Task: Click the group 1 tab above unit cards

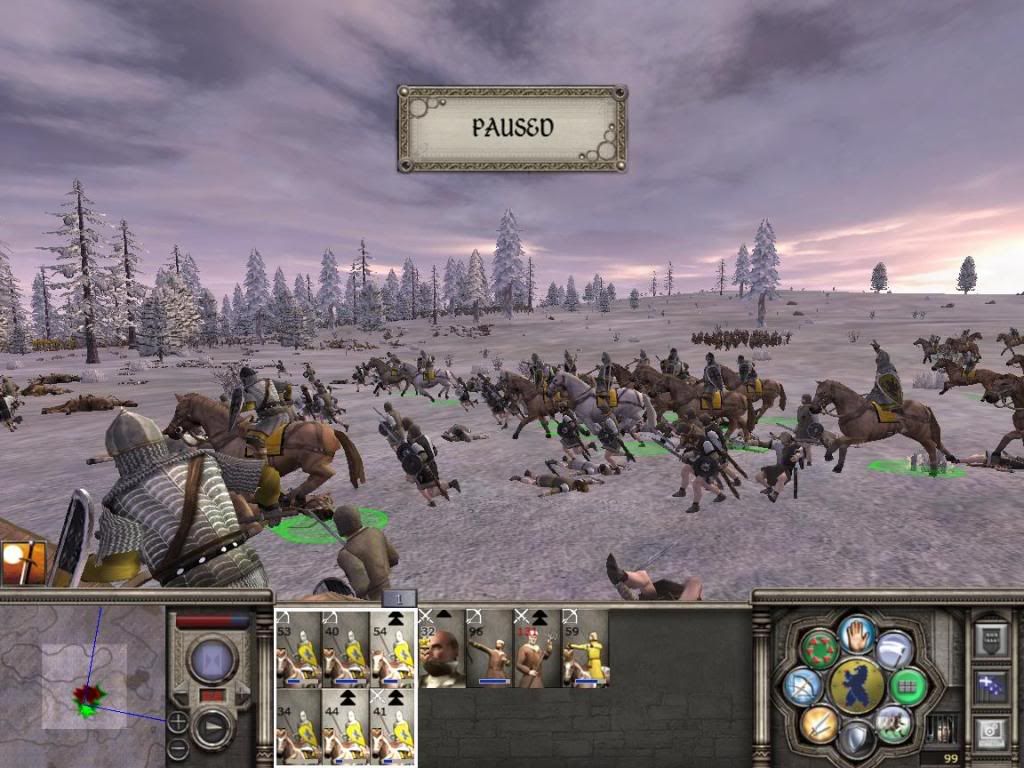Action: (x=398, y=598)
